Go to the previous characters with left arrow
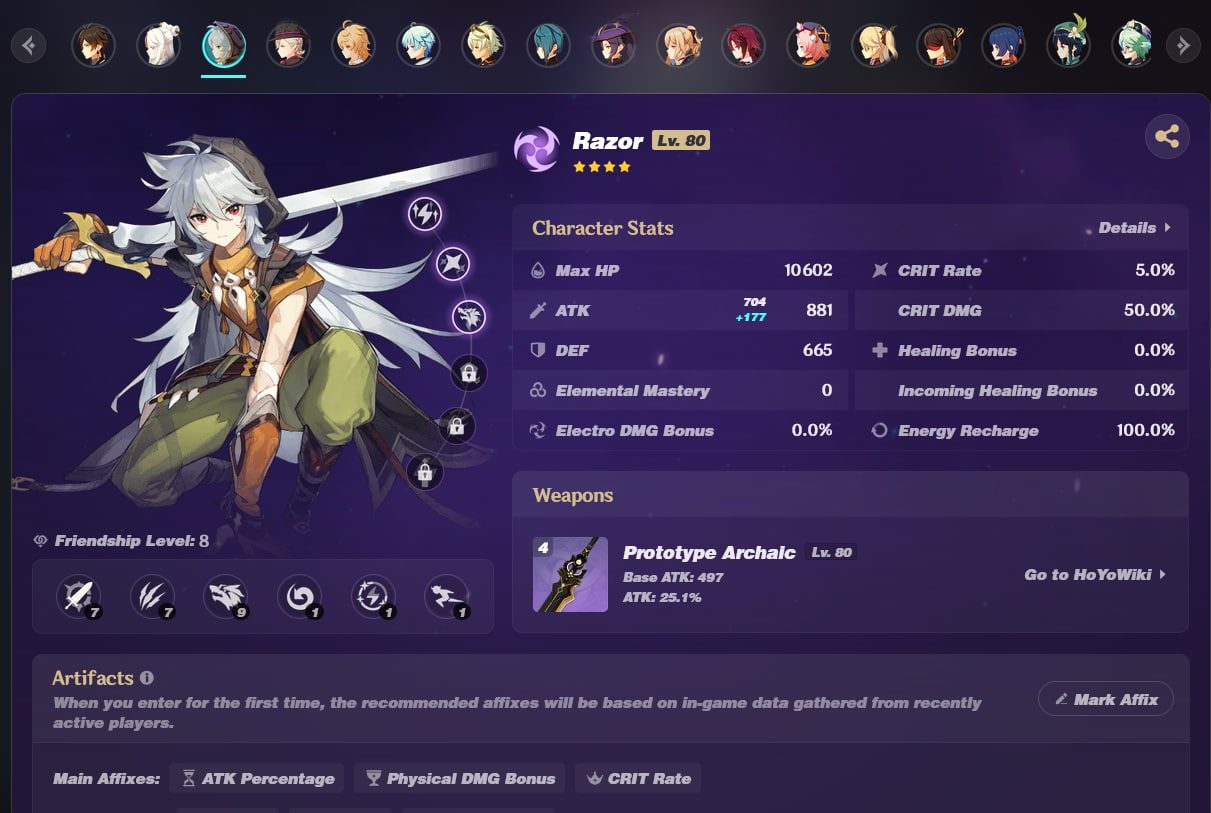 point(29,45)
